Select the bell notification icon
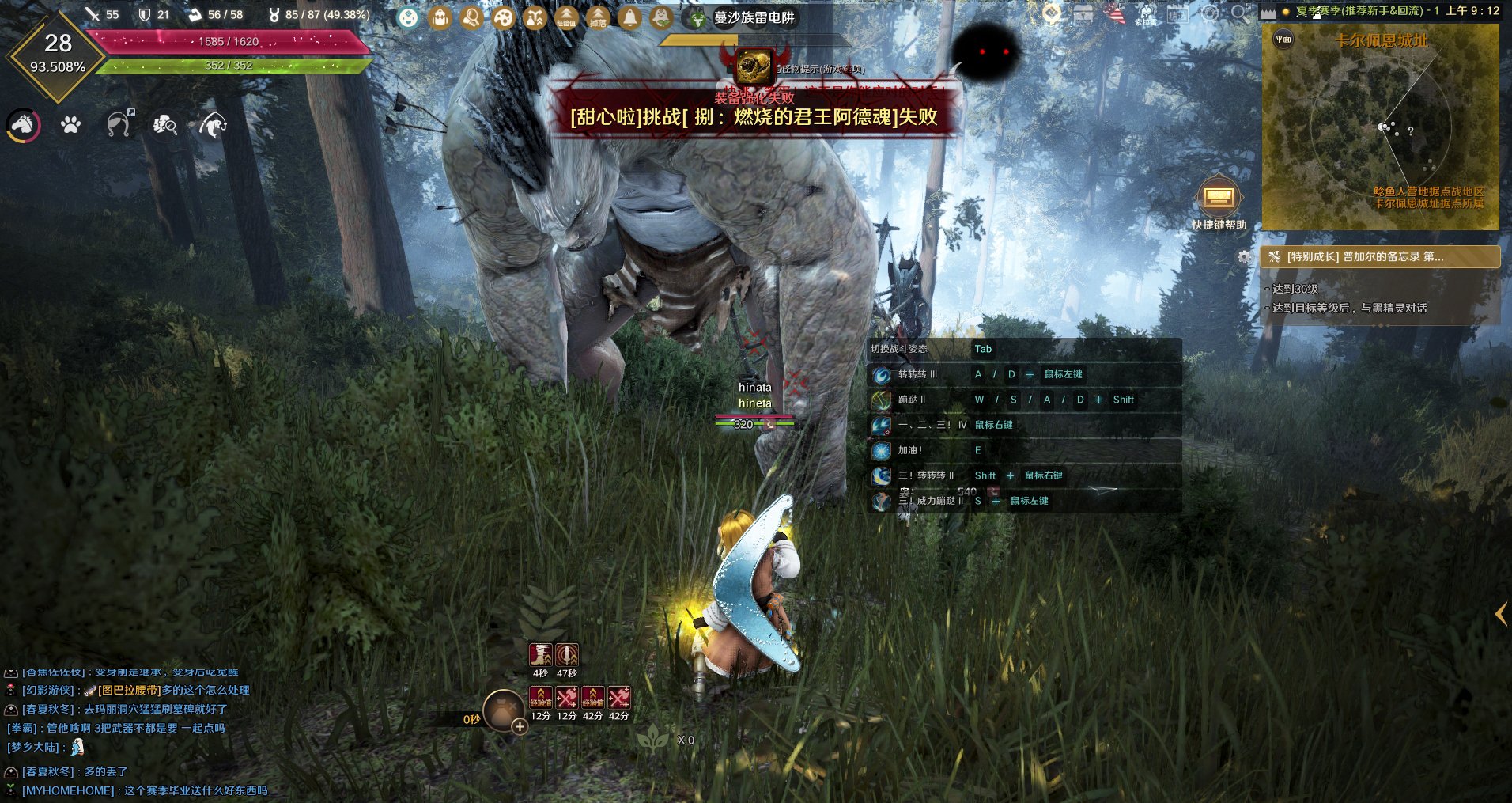Screen dimensions: 1512x803 point(629,17)
